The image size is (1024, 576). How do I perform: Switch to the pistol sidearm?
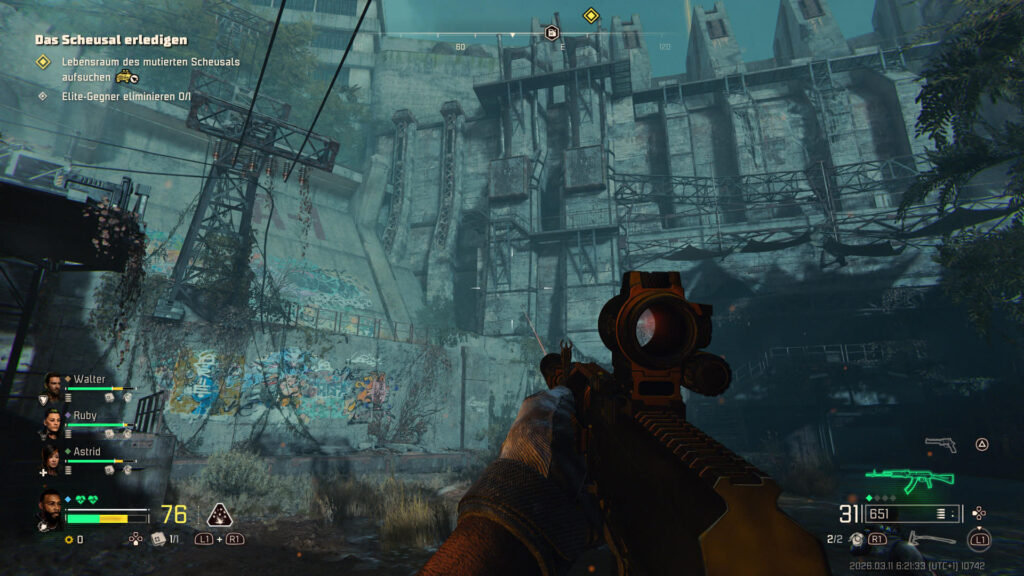(940, 443)
